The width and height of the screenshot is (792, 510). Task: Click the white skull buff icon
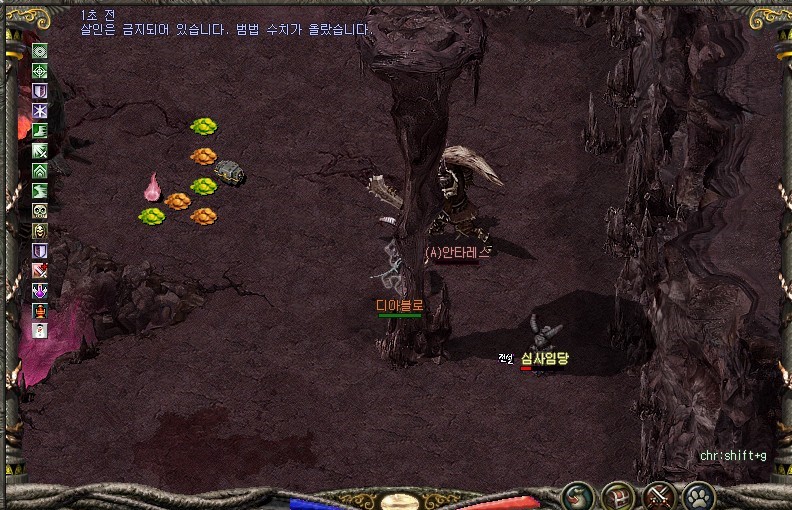pos(40,211)
